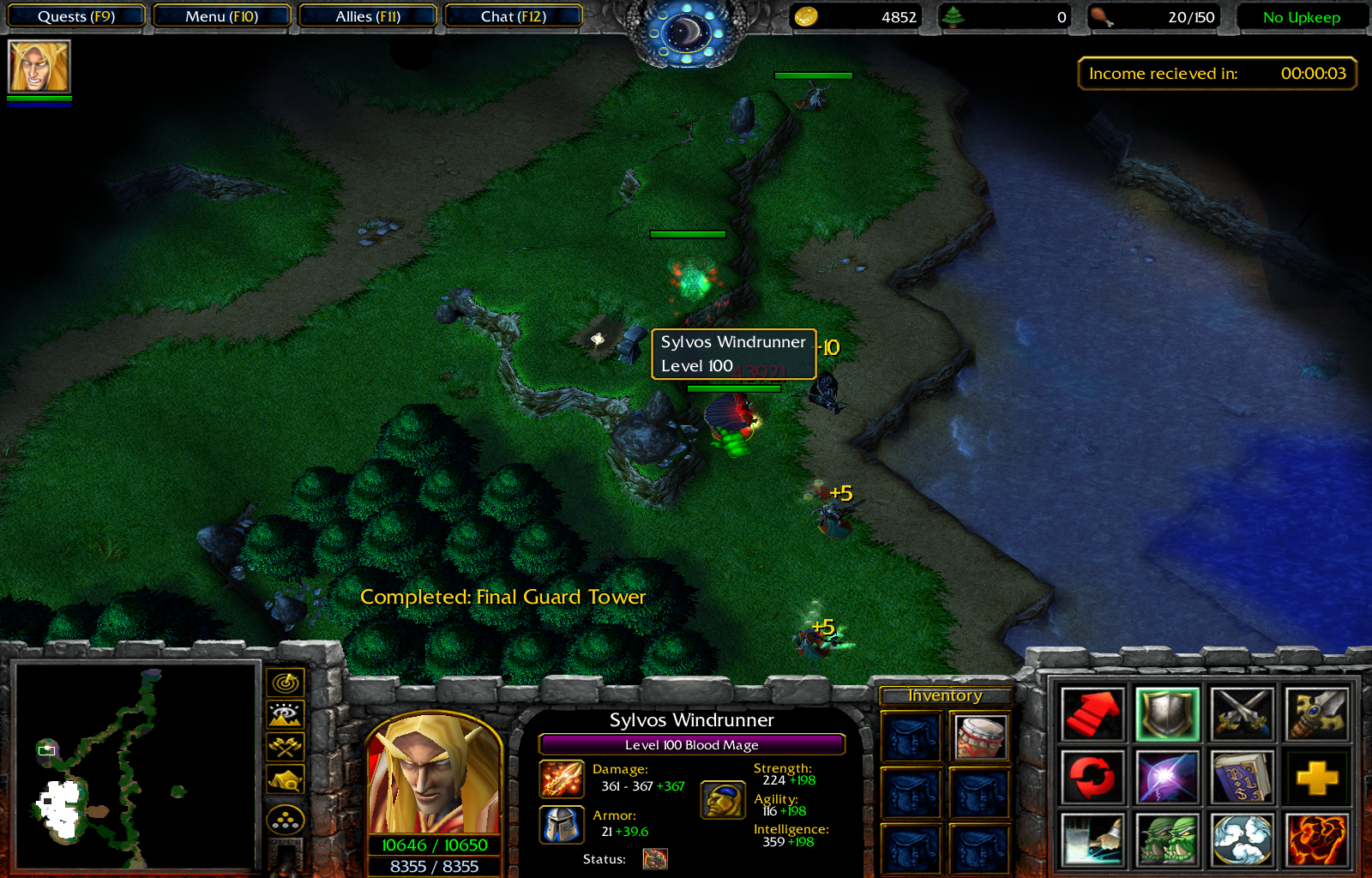1372x878 pixels.
Task: Choose the crossed swords Attack command
Action: tap(1242, 713)
